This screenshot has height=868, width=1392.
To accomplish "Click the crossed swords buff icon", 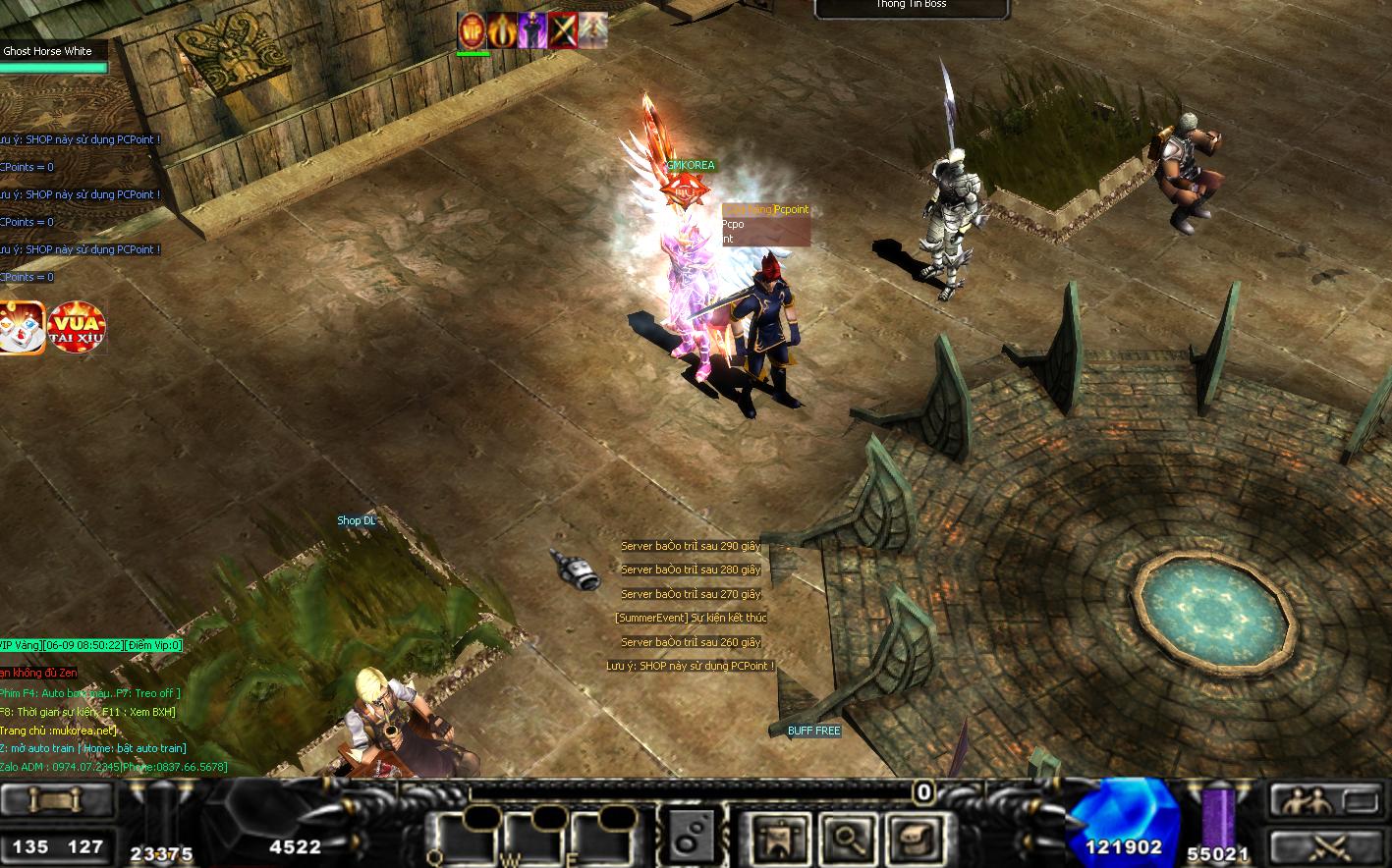I will tap(563, 30).
